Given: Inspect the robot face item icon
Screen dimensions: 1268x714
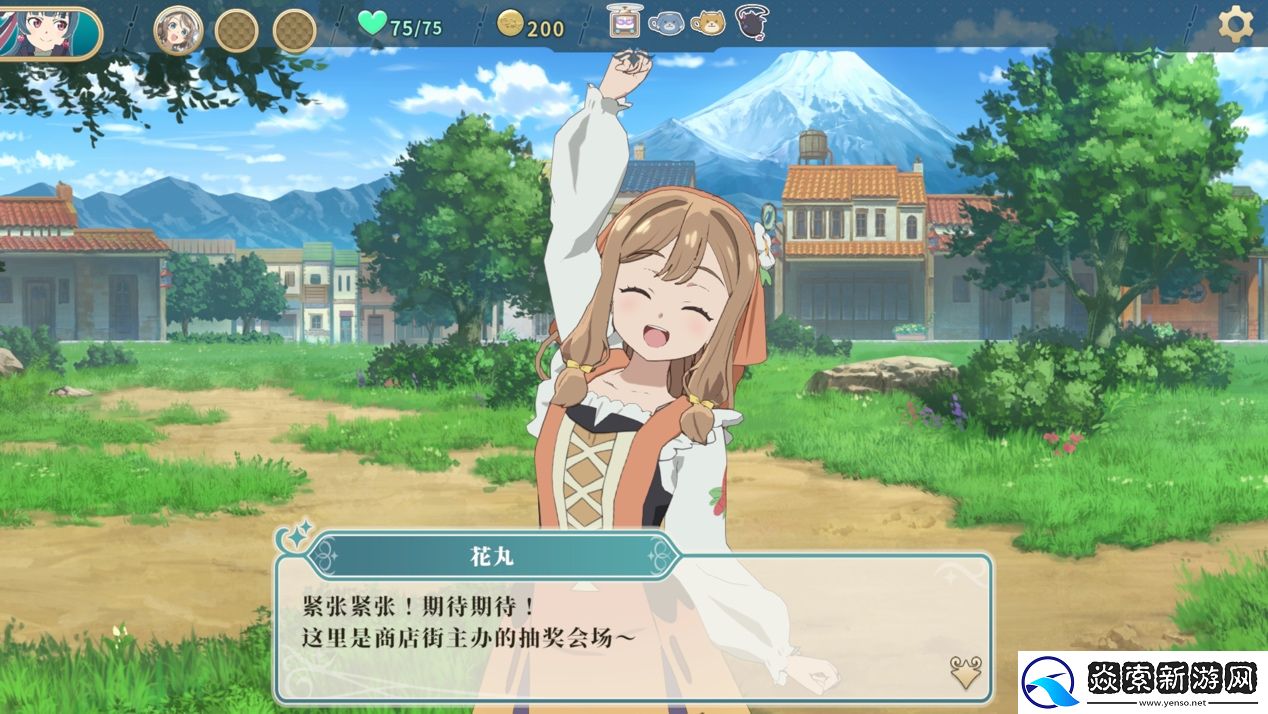Looking at the screenshot, I should point(624,21).
